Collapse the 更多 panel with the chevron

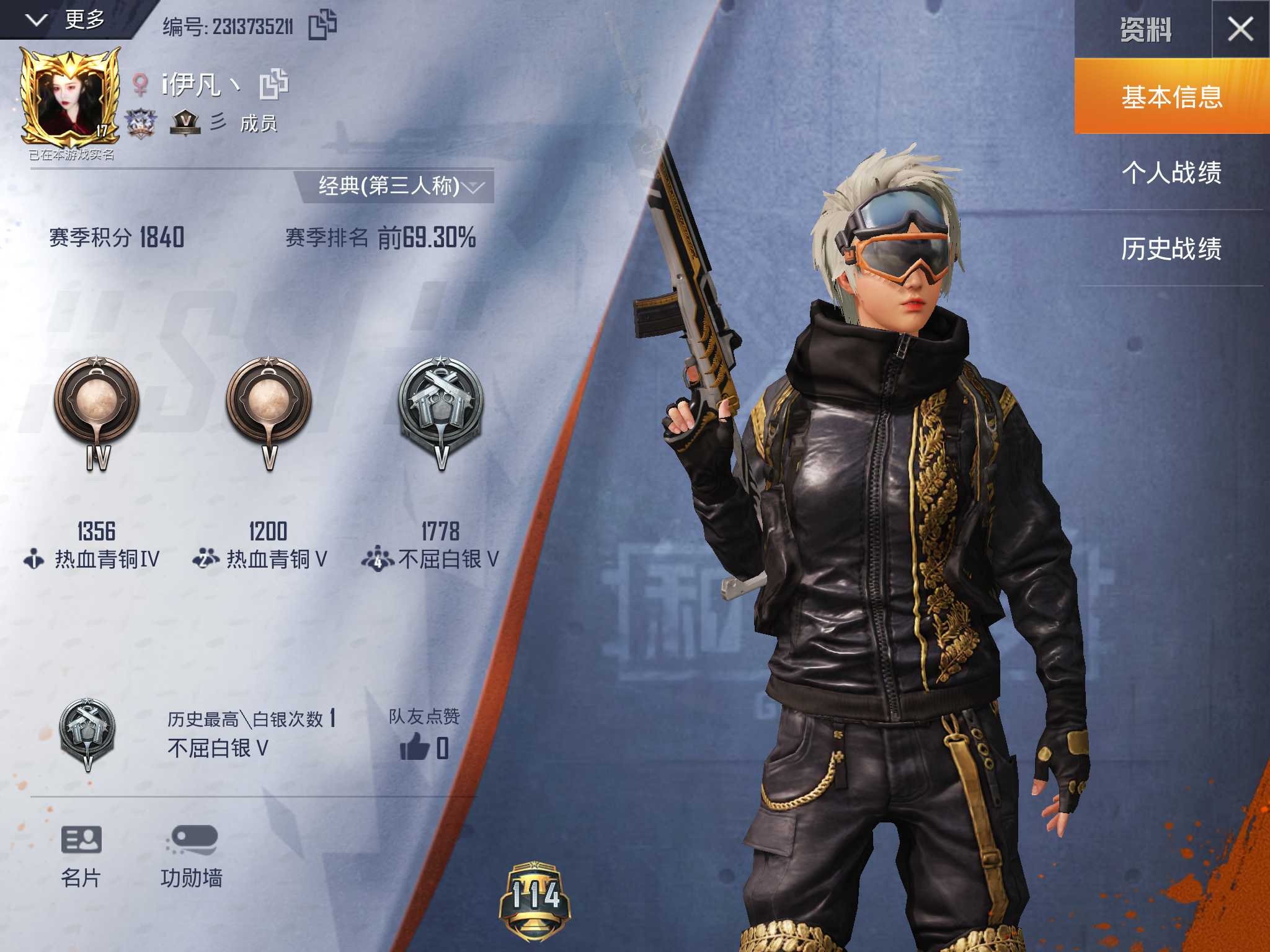coord(37,20)
